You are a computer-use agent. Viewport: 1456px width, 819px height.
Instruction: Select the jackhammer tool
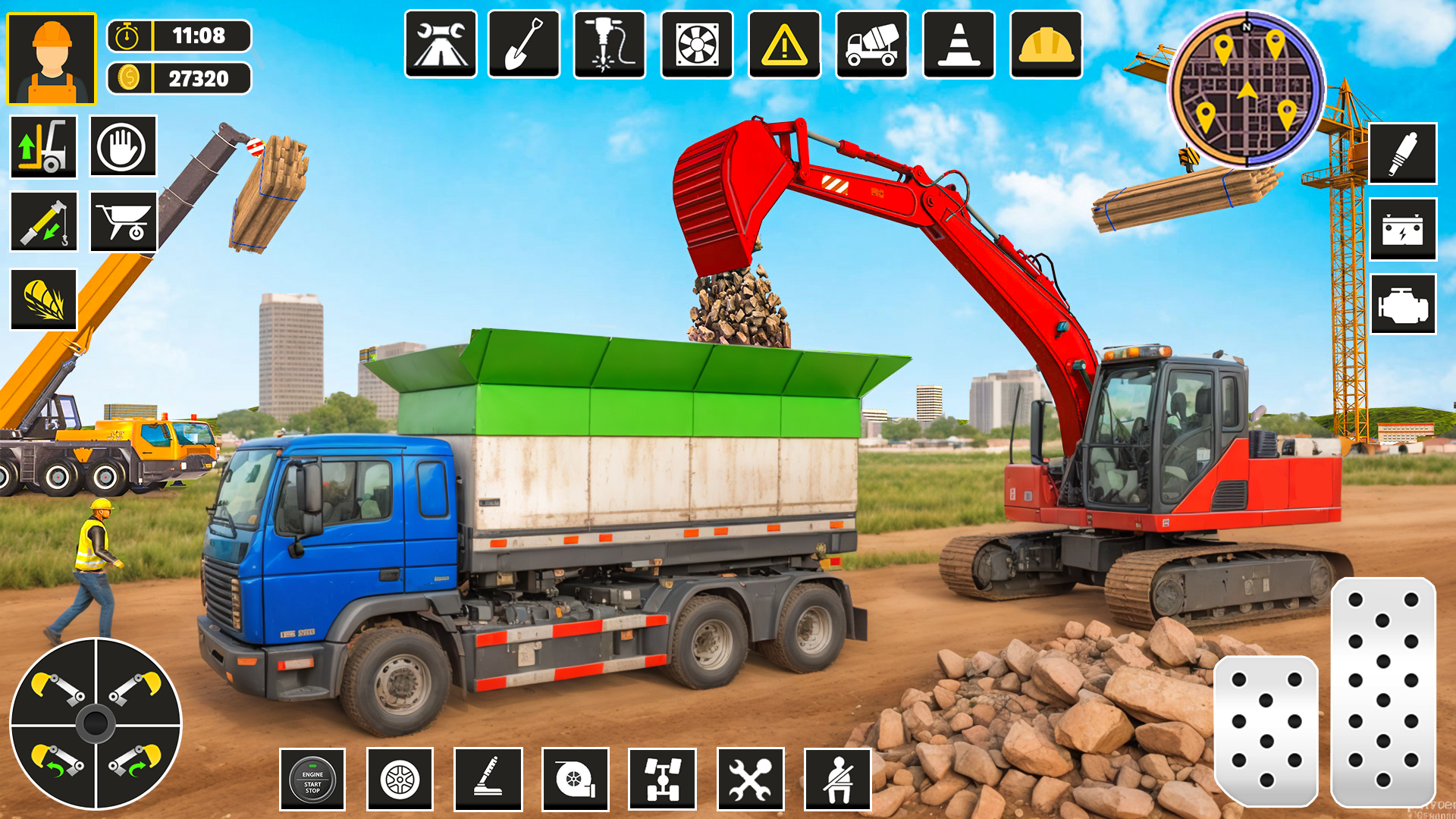tap(609, 45)
